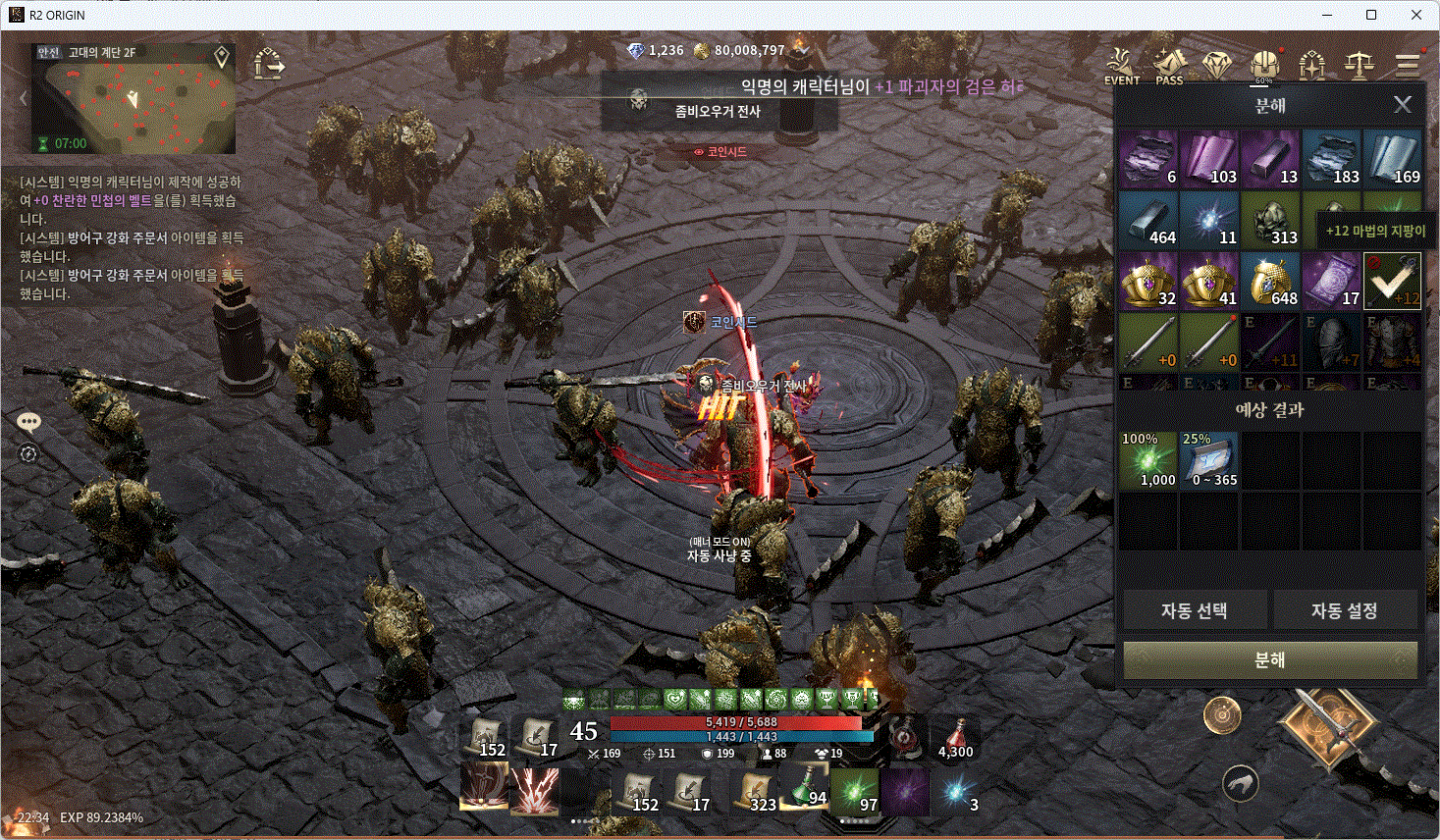Open the PASS menu
This screenshot has width=1440, height=840.
(1169, 66)
